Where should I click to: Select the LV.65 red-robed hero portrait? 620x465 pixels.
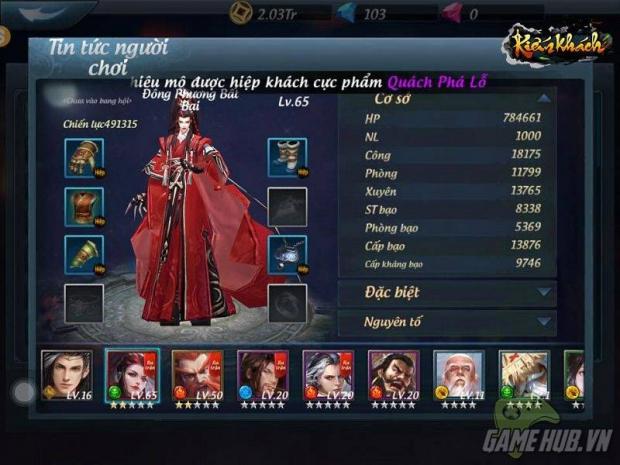(130, 375)
